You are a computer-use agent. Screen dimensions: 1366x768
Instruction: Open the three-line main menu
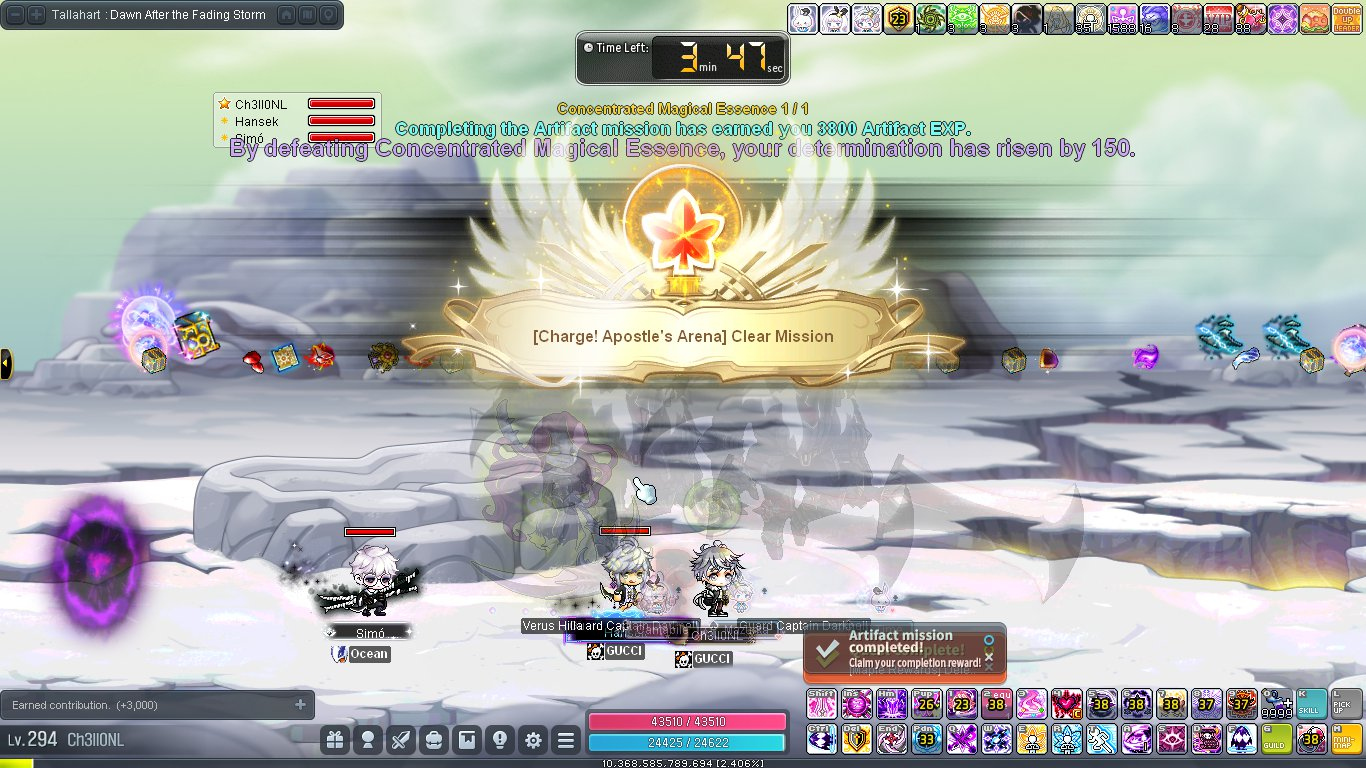pos(566,740)
